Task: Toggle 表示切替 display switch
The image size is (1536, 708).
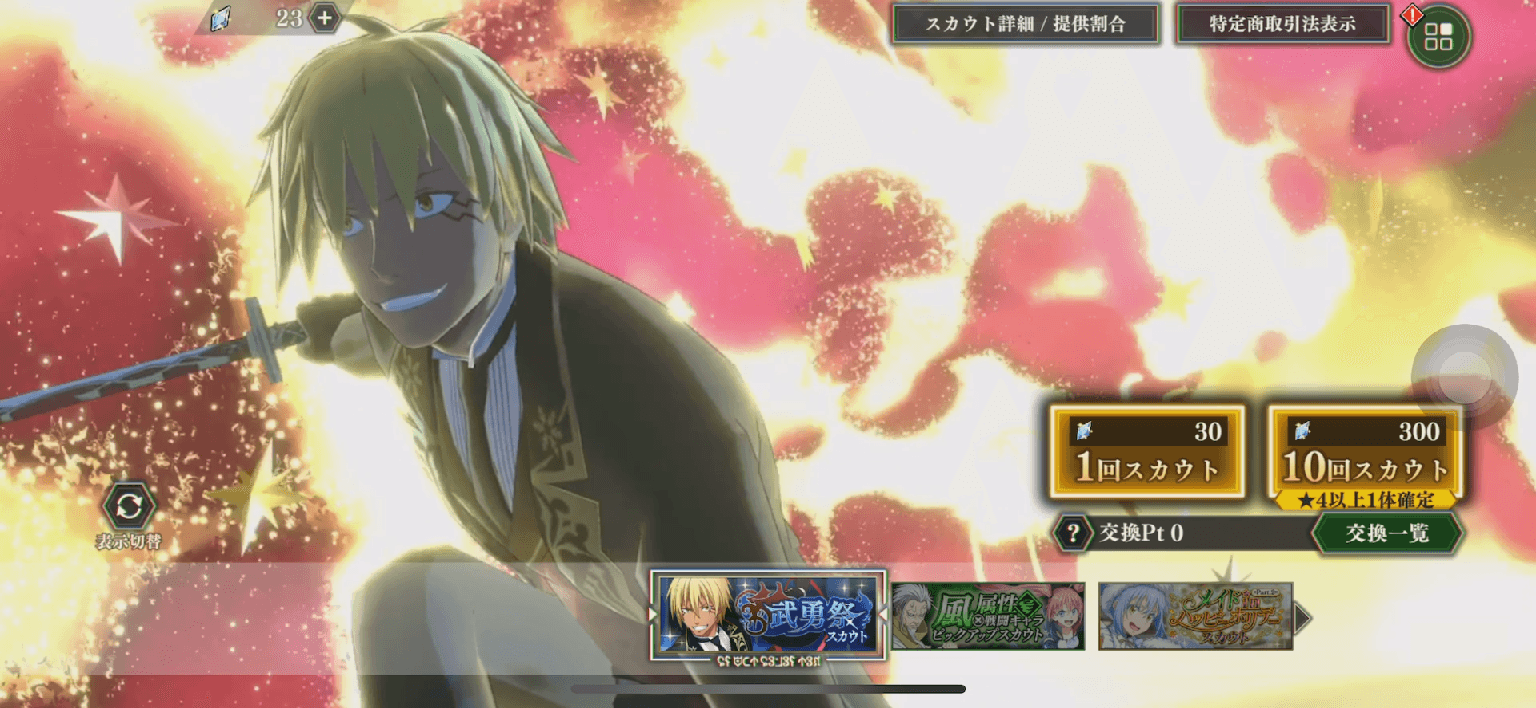Action: click(x=129, y=508)
